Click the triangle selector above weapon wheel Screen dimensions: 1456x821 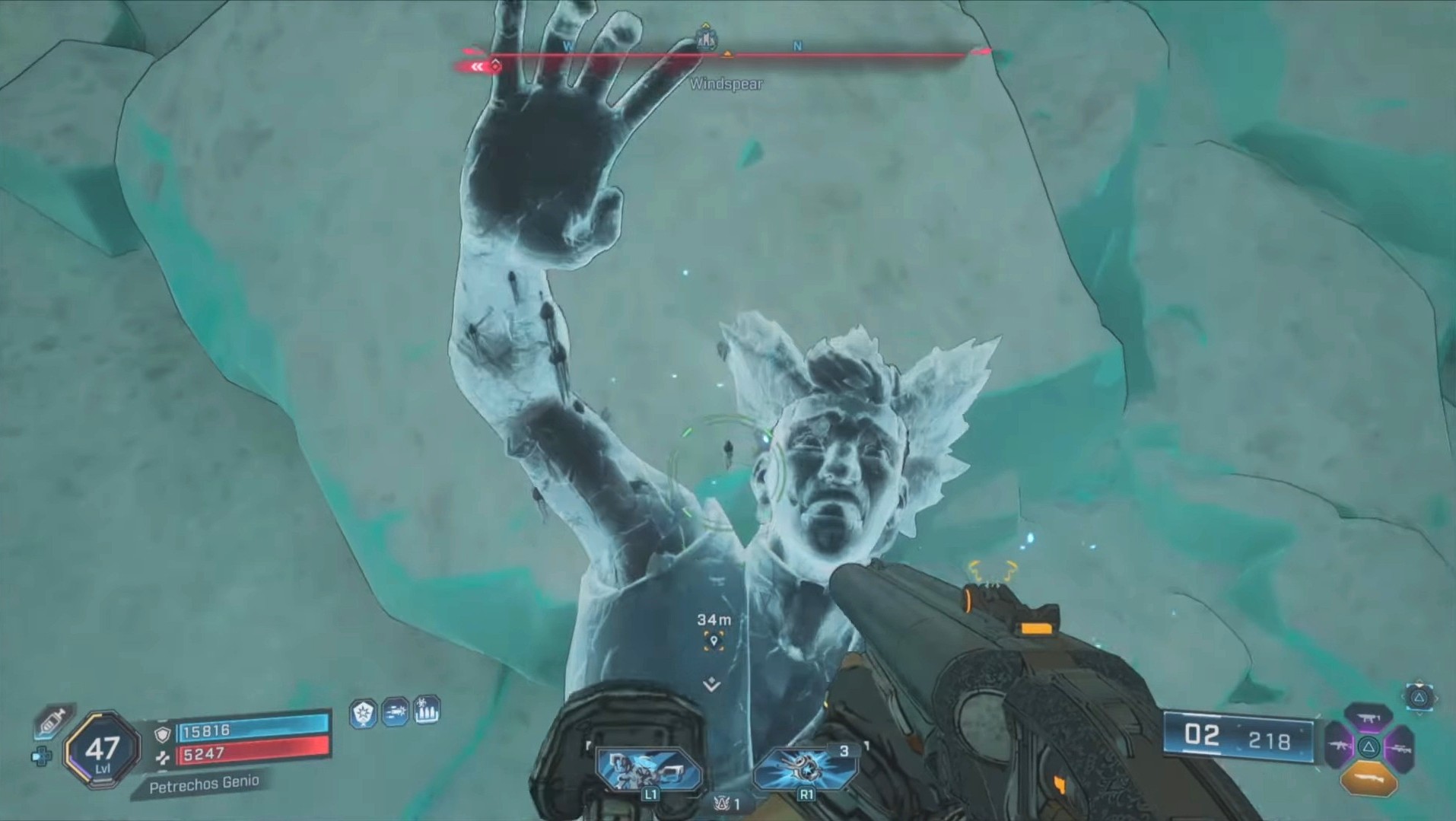[x=1419, y=697]
